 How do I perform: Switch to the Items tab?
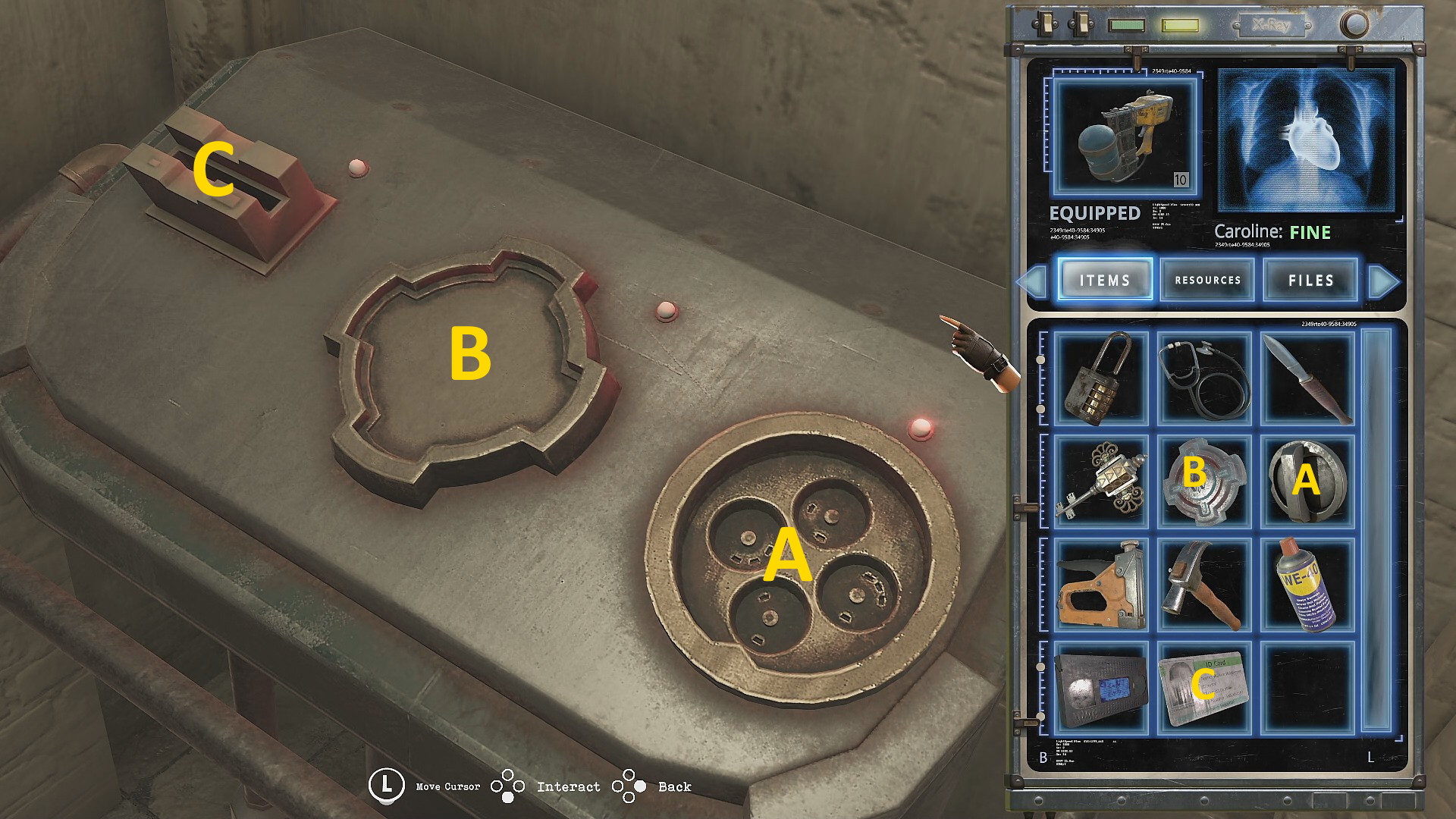[x=1105, y=280]
